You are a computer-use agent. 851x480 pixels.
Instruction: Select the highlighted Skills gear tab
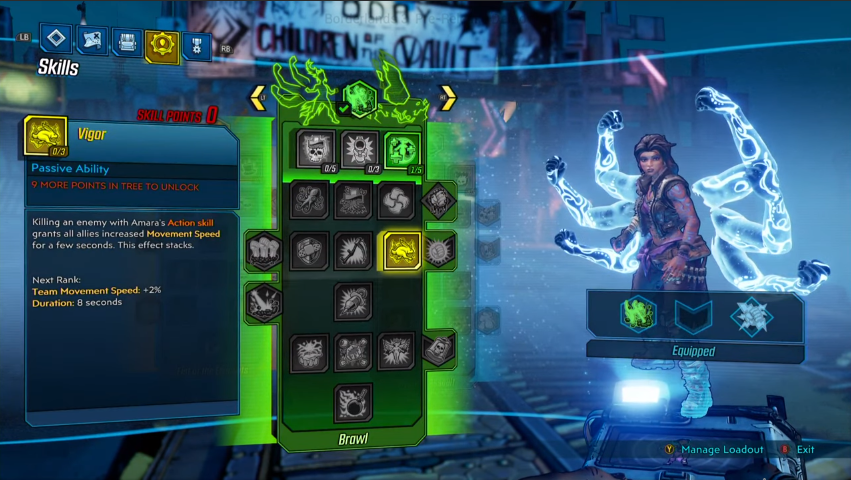[161, 44]
